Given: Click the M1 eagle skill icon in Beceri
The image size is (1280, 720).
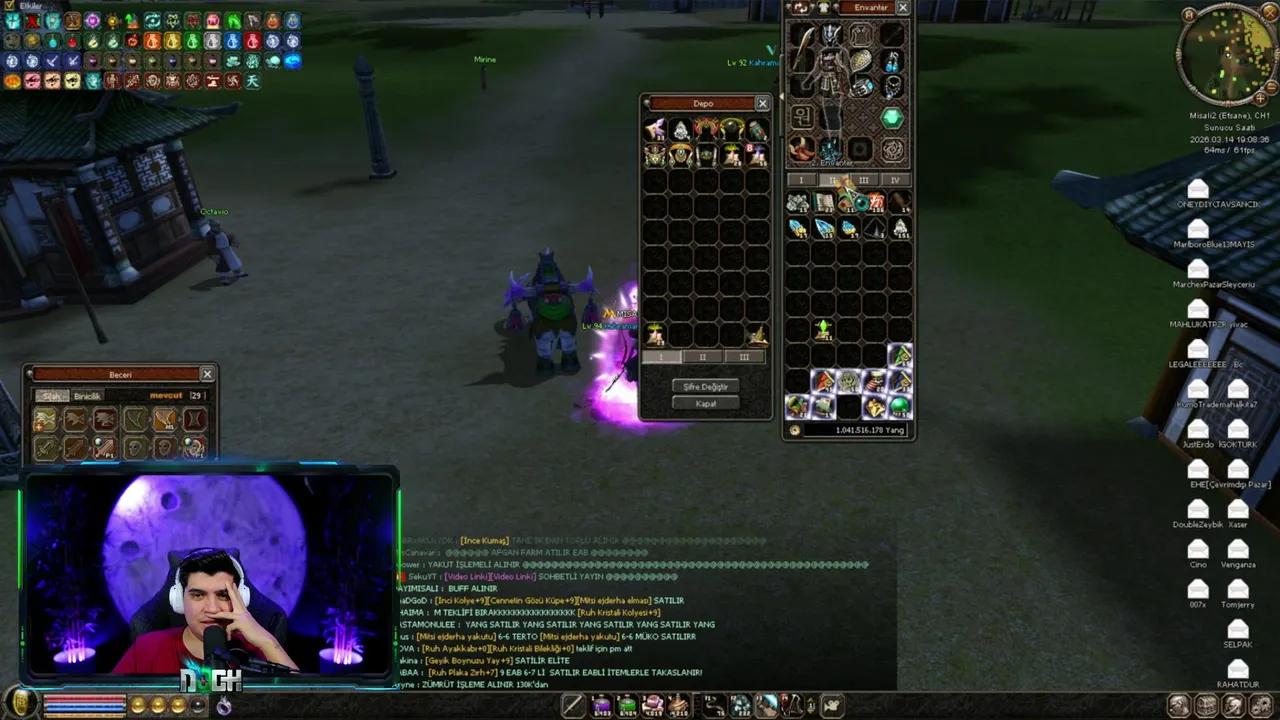Looking at the screenshot, I should click(166, 420).
